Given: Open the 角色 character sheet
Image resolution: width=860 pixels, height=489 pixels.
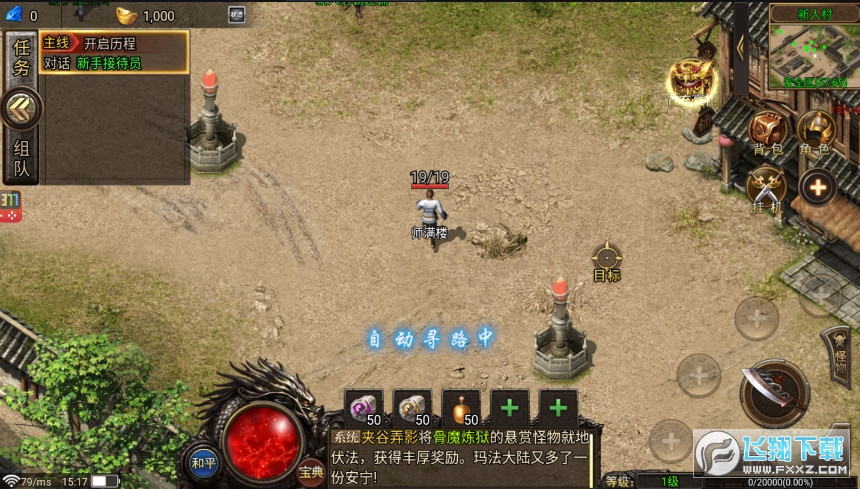Looking at the screenshot, I should click(815, 131).
